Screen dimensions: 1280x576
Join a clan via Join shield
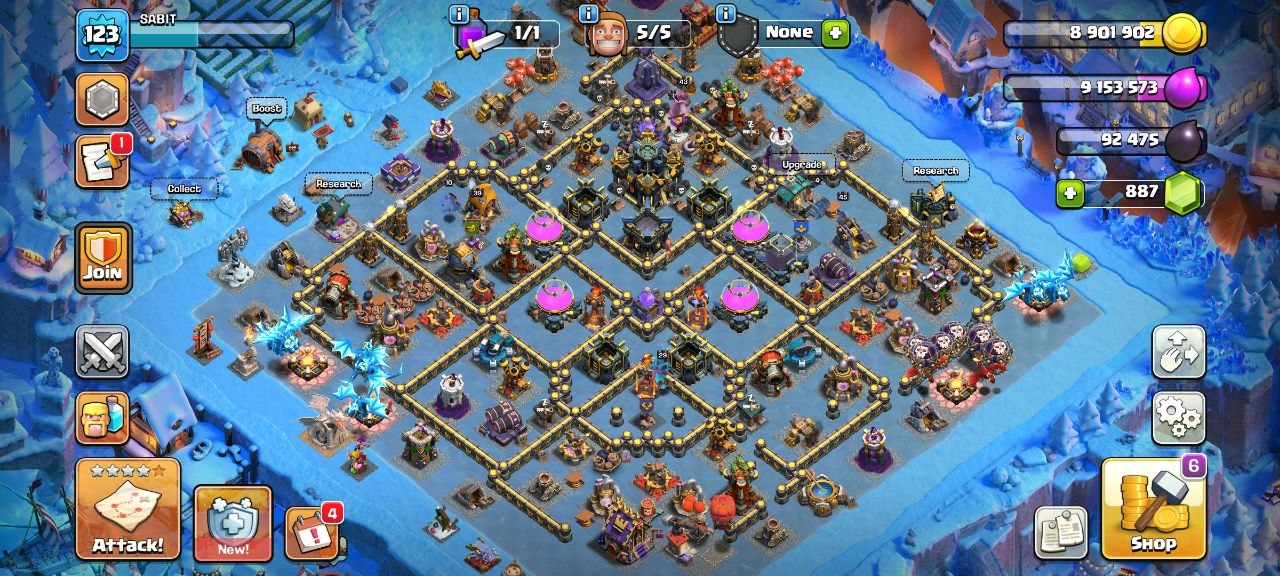102,257
